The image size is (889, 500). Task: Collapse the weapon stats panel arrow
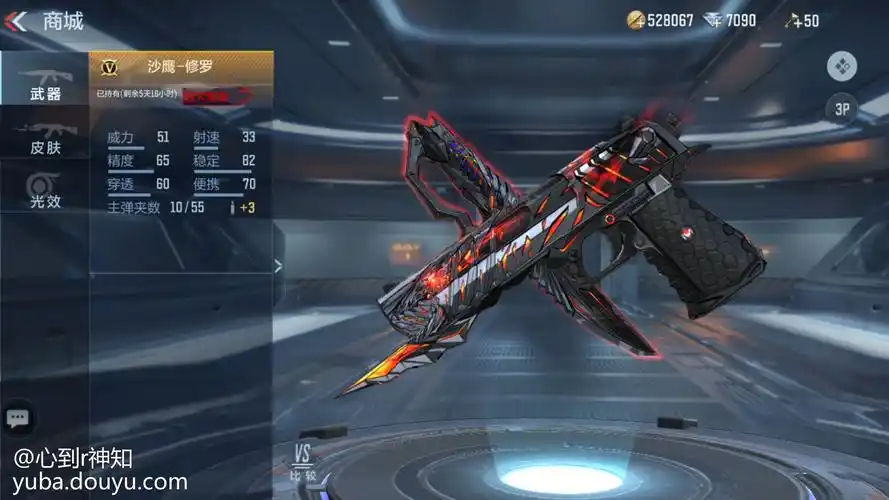click(278, 265)
